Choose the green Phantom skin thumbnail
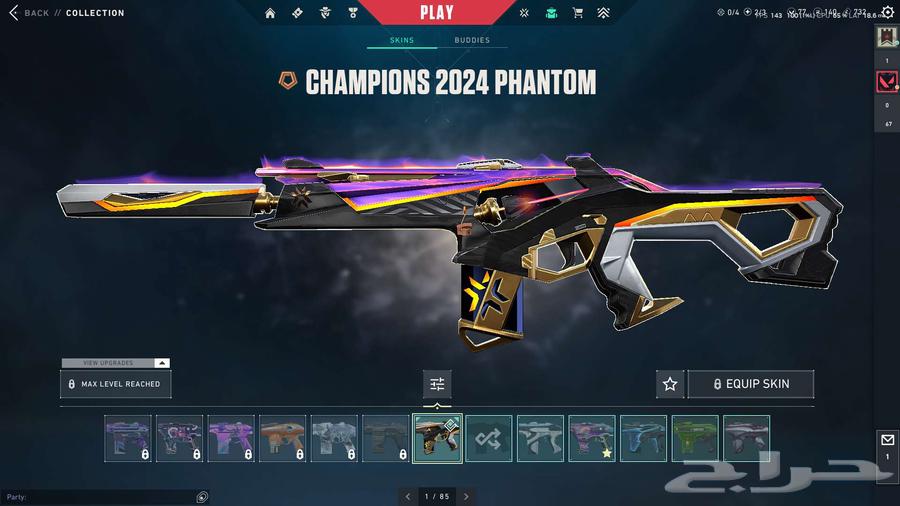This screenshot has height=506, width=900. coord(695,438)
